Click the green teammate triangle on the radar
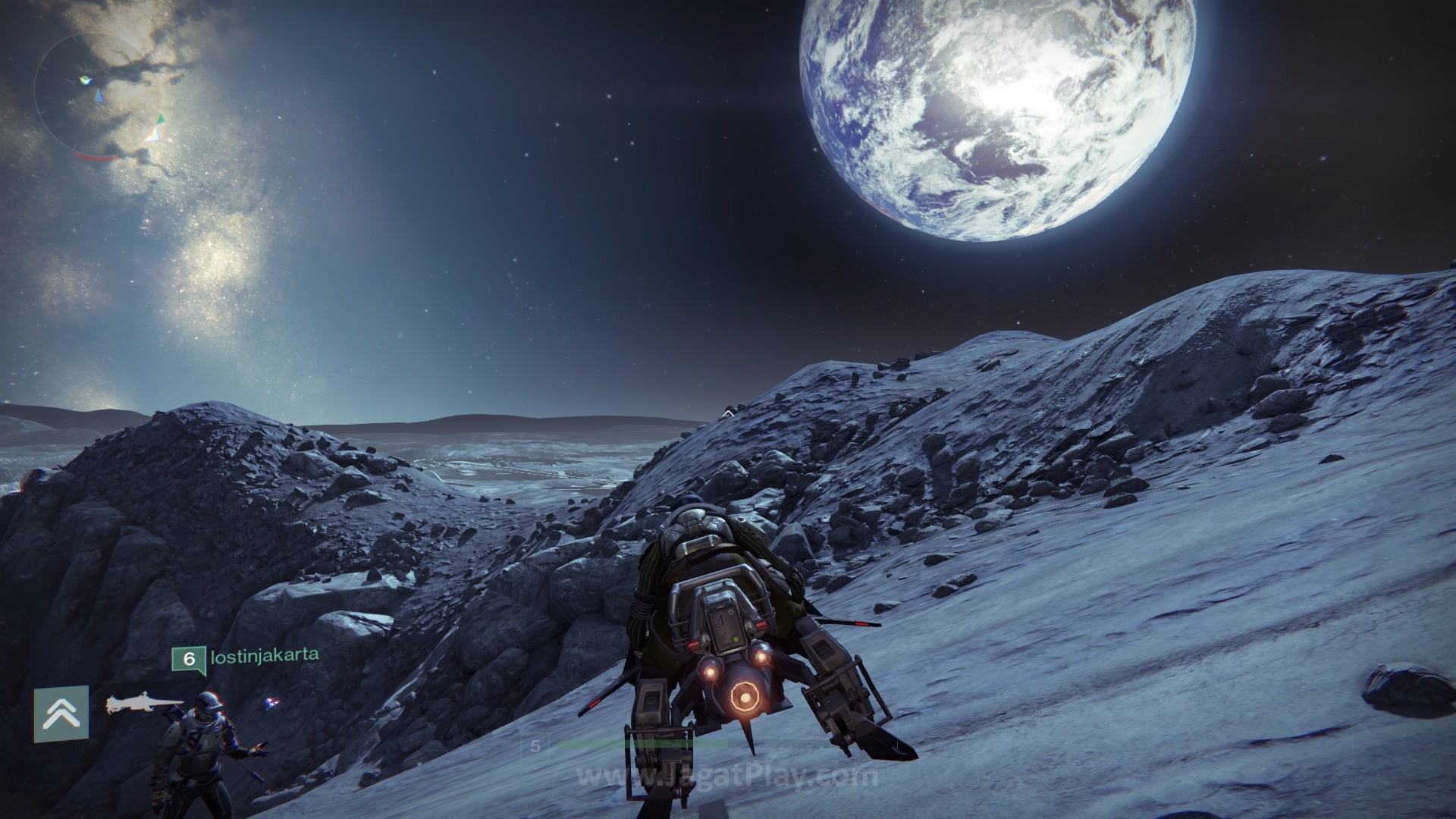The image size is (1456, 819). 160,118
